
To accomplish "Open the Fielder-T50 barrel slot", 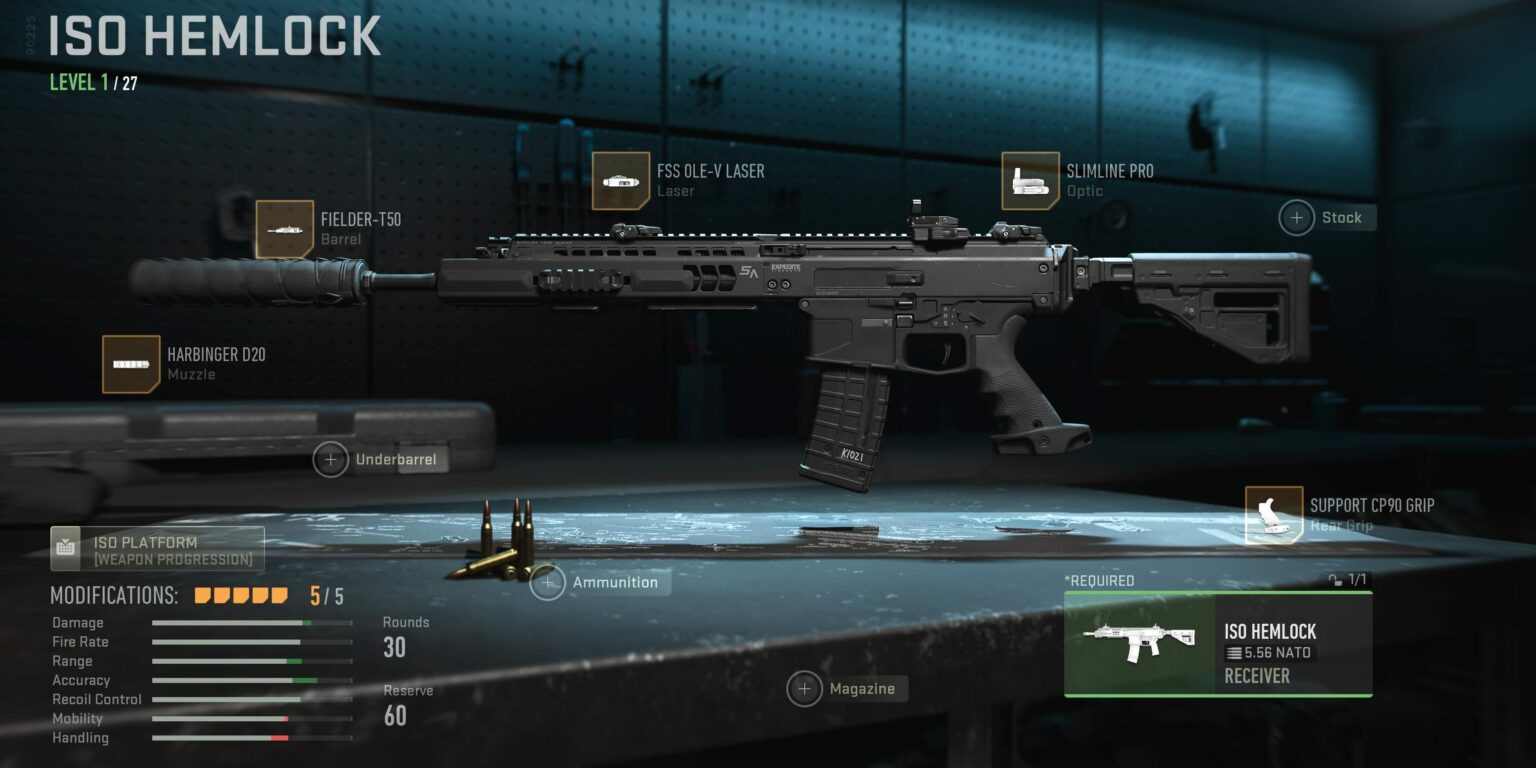I will point(285,227).
